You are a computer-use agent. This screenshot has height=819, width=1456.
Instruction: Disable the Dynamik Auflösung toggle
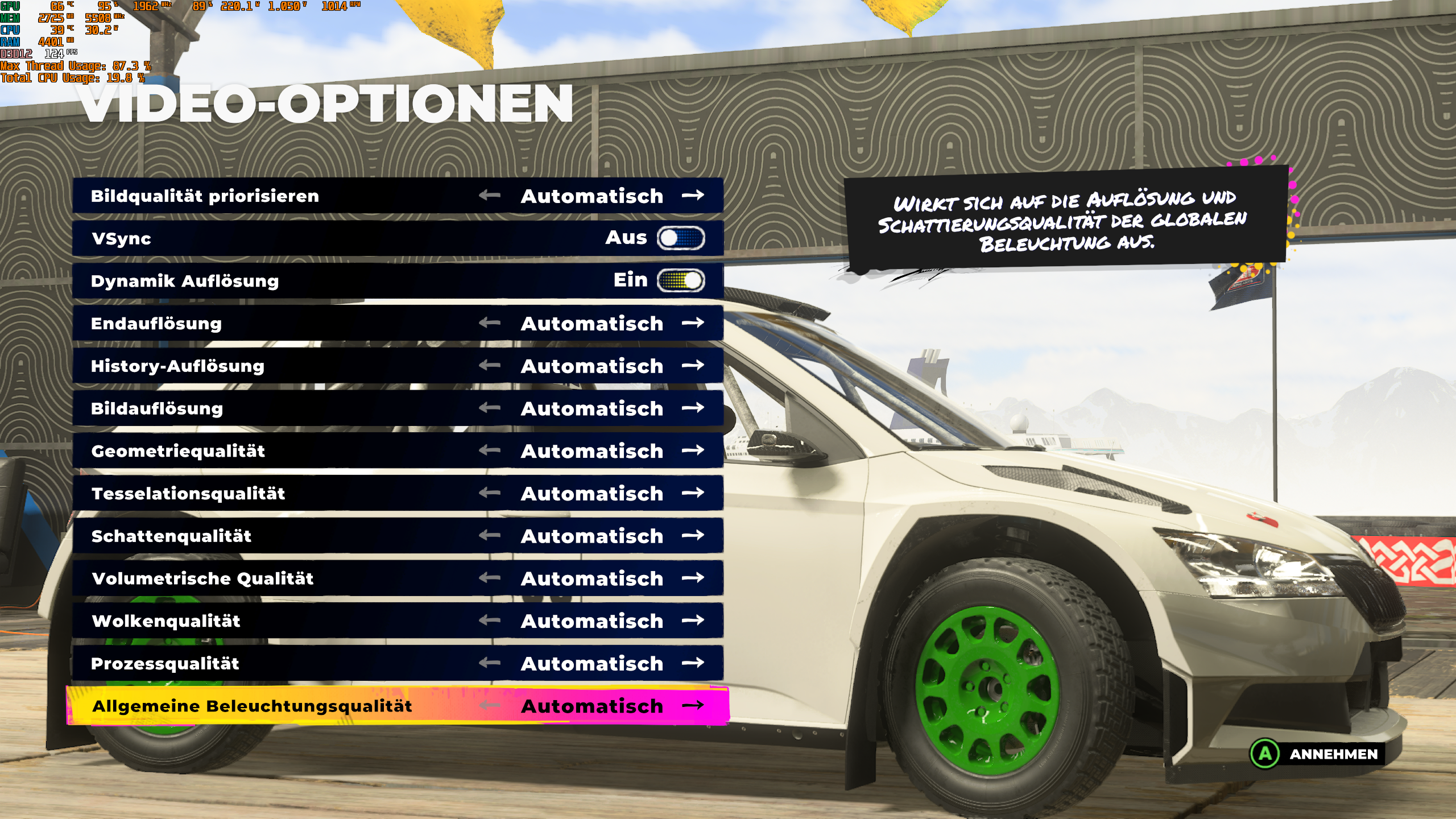pyautogui.click(x=680, y=280)
